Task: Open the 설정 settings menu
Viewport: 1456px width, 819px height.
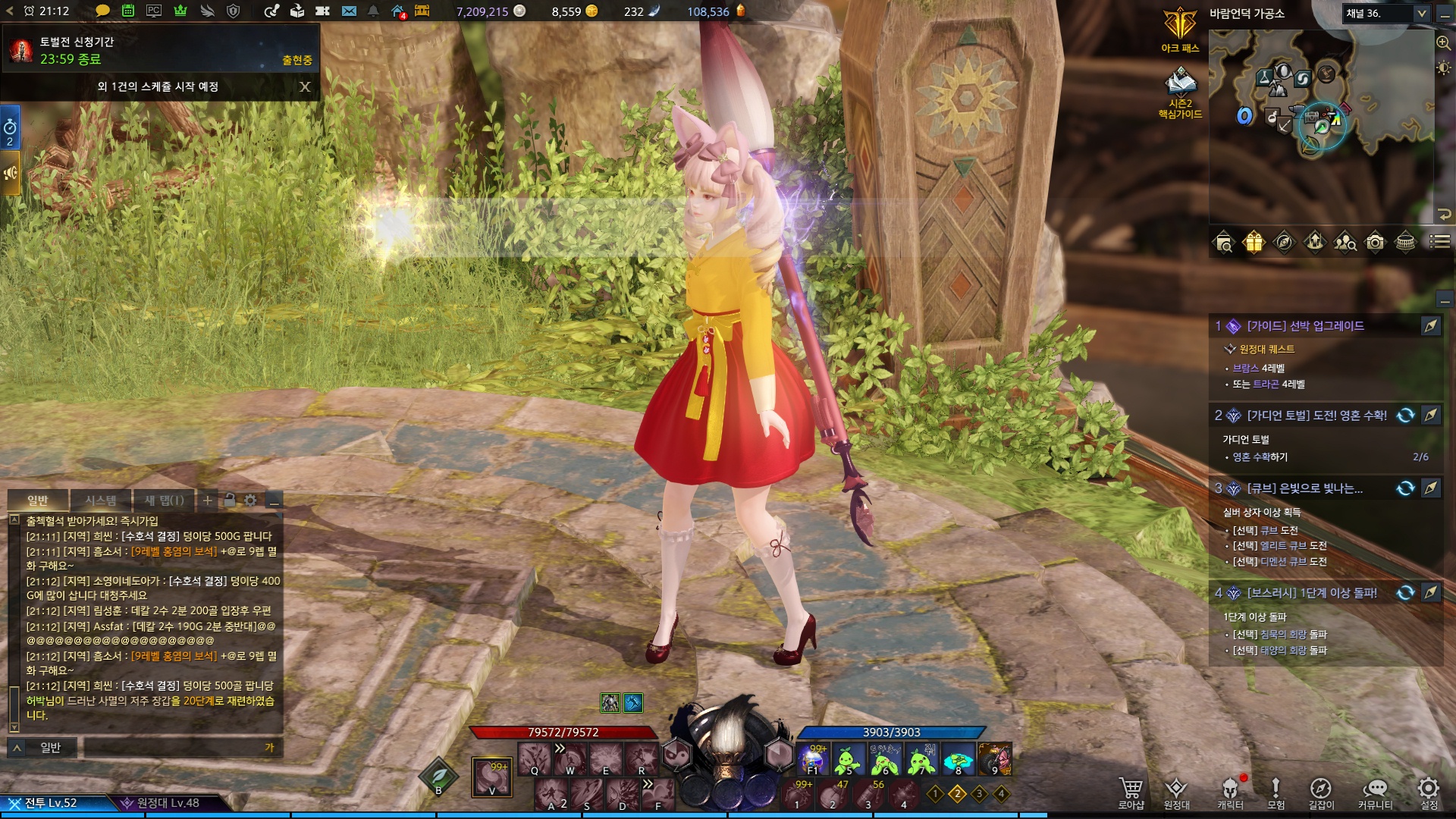Action: 1429,792
